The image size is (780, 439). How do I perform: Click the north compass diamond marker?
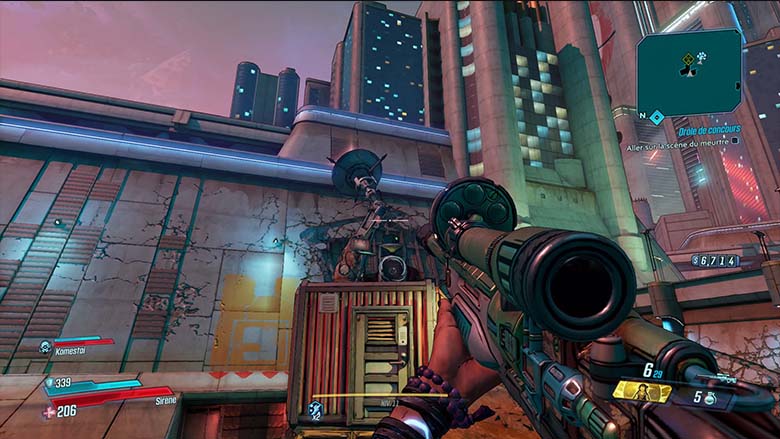tap(656, 117)
